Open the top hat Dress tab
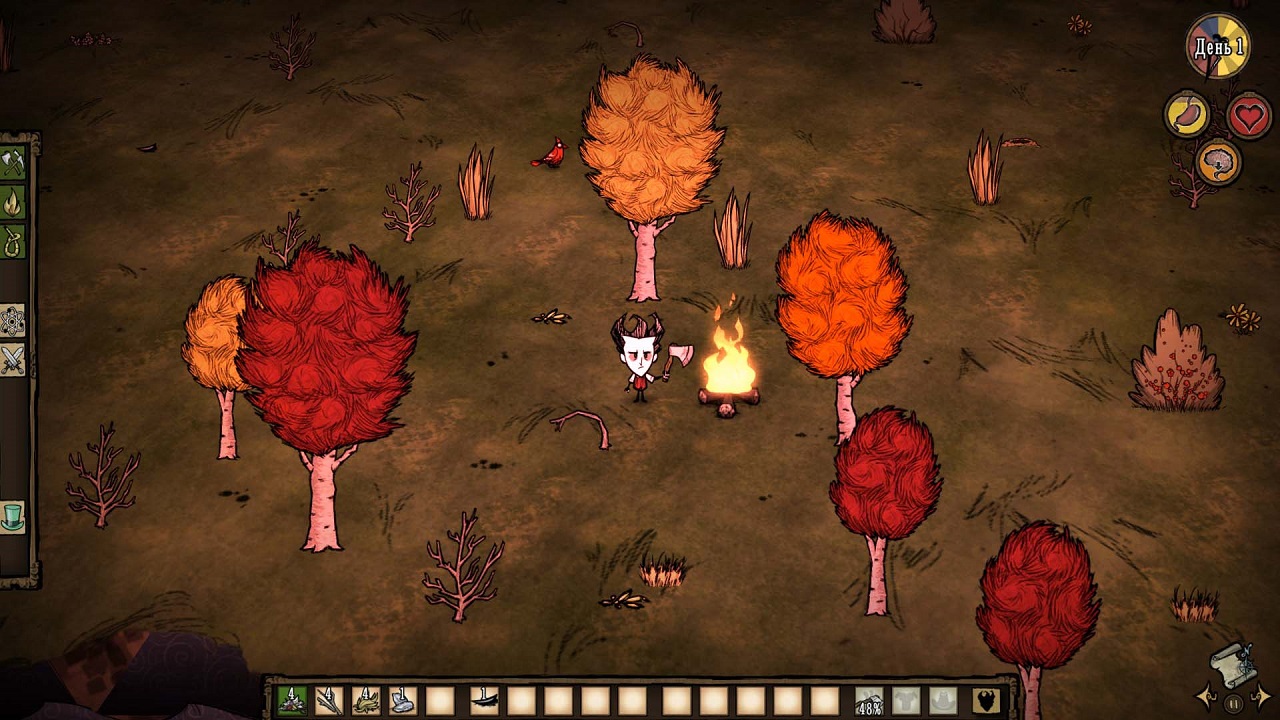1280x720 pixels. (13, 517)
